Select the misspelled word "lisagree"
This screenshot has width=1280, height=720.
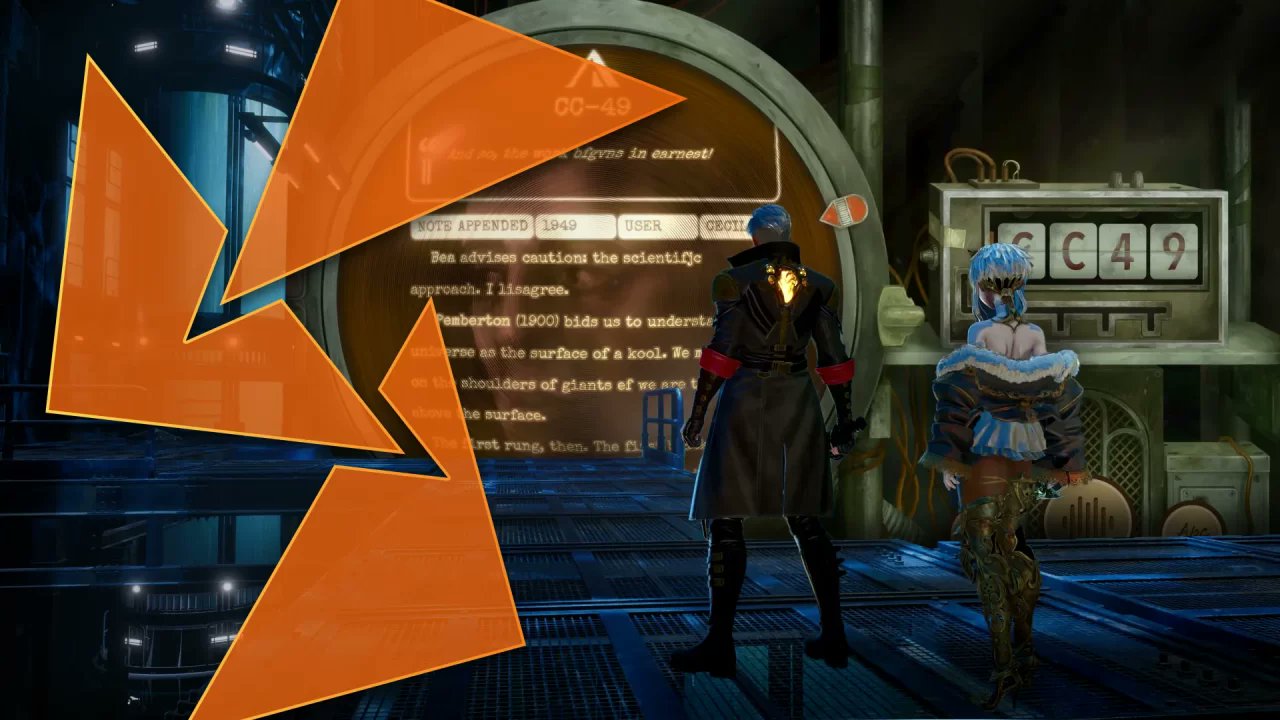533,288
